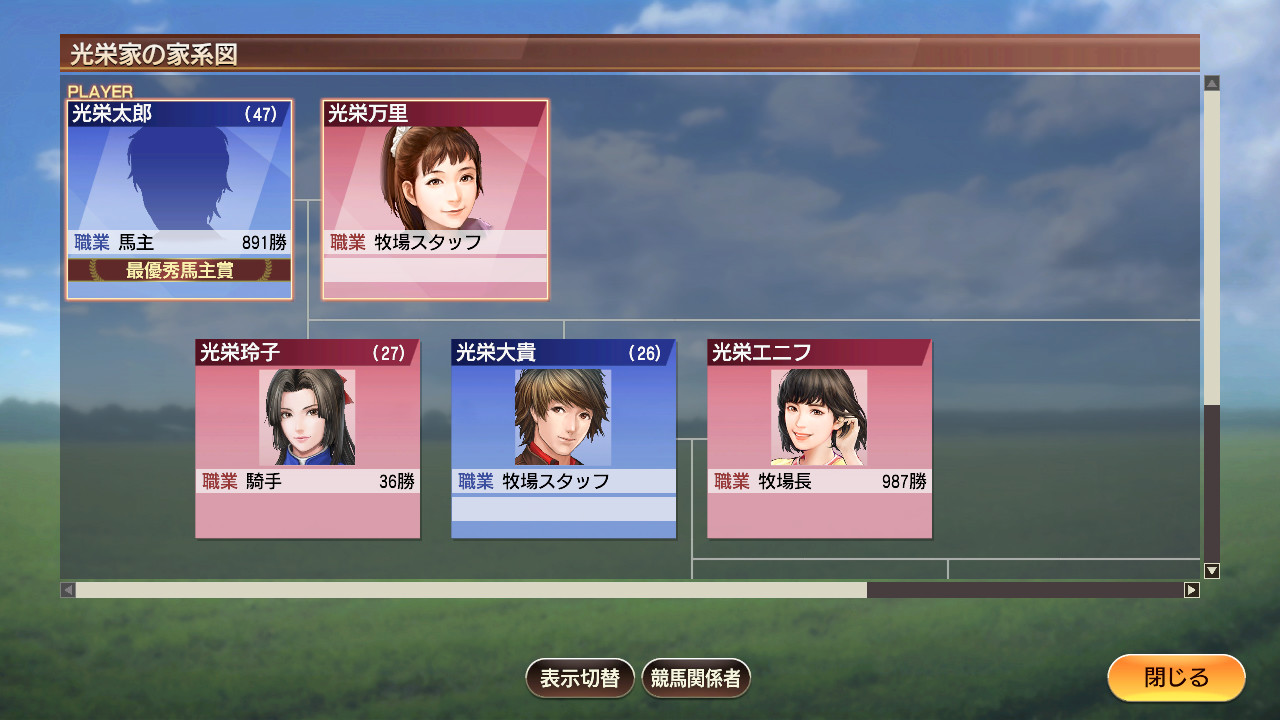Select the 光栄万里 family card
Image resolution: width=1280 pixels, height=720 pixels.
(x=435, y=199)
